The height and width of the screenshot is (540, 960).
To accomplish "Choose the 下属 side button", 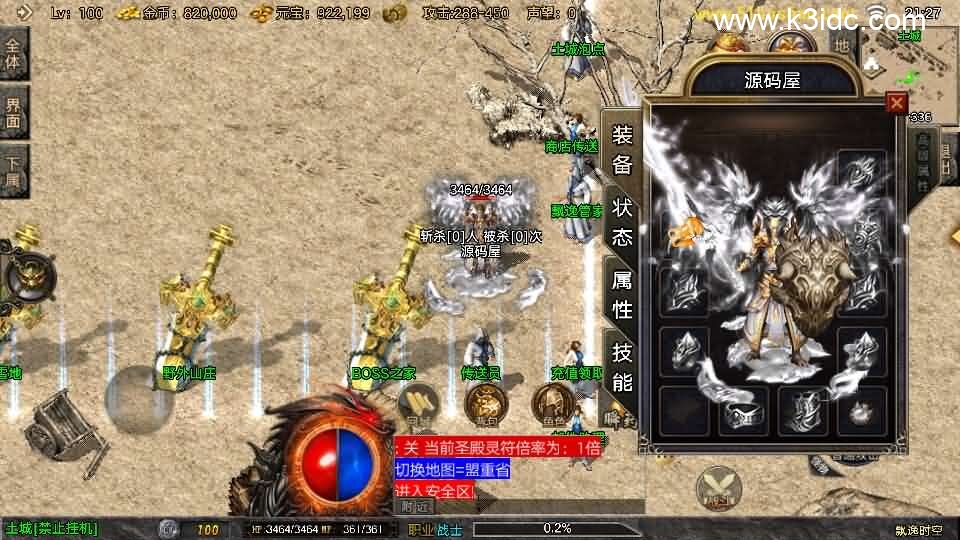I will pyautogui.click(x=13, y=171).
